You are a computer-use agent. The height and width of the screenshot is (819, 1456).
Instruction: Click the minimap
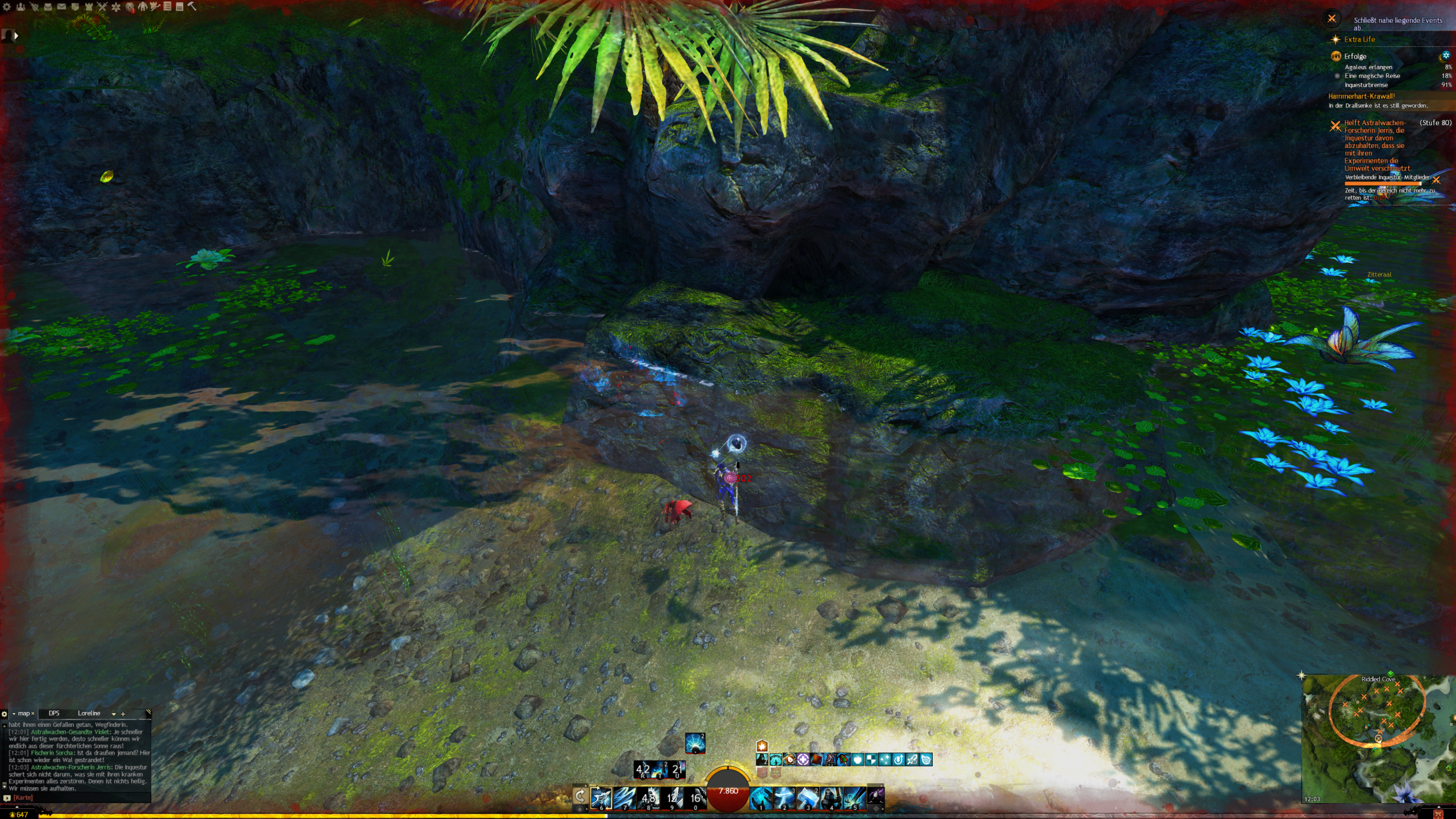tap(1378, 738)
